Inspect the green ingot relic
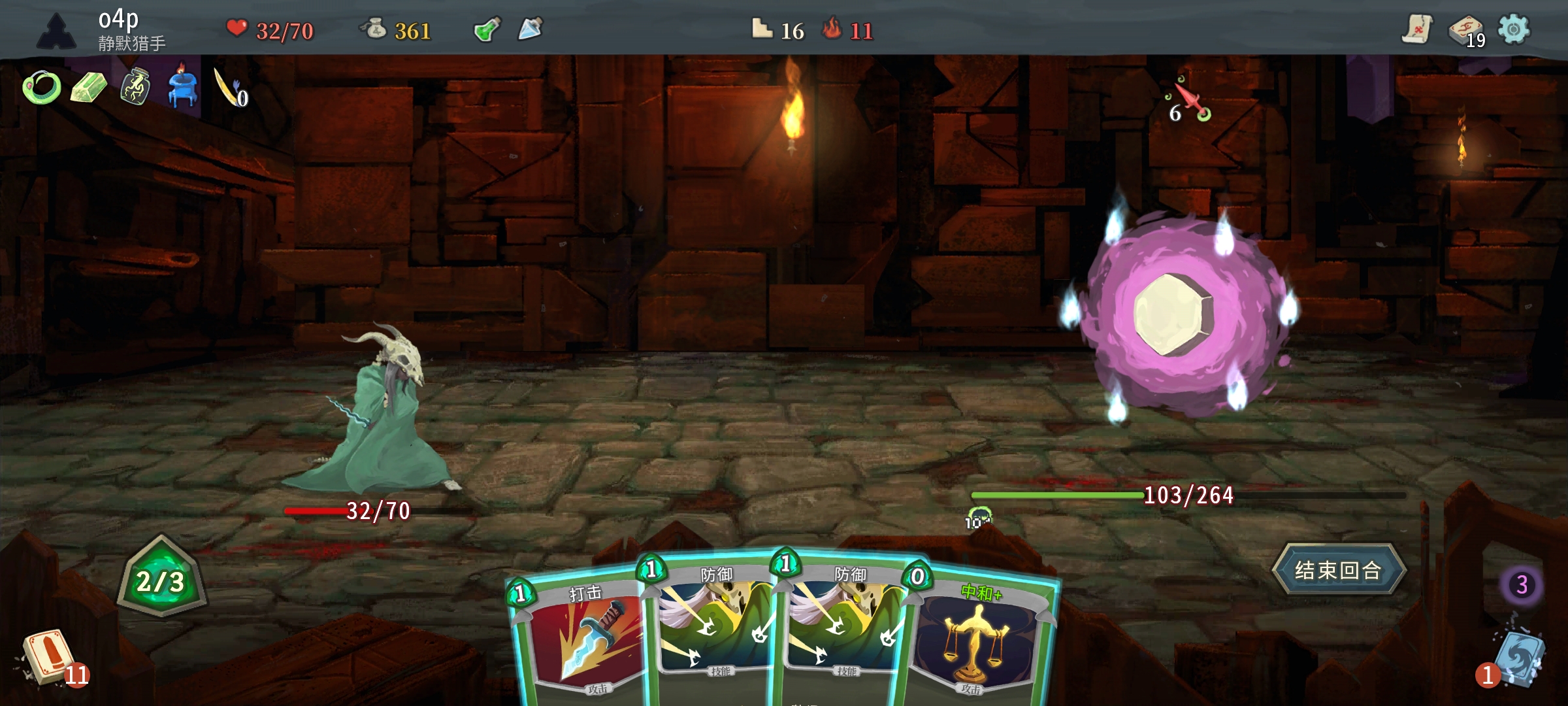1568x706 pixels. tap(88, 87)
